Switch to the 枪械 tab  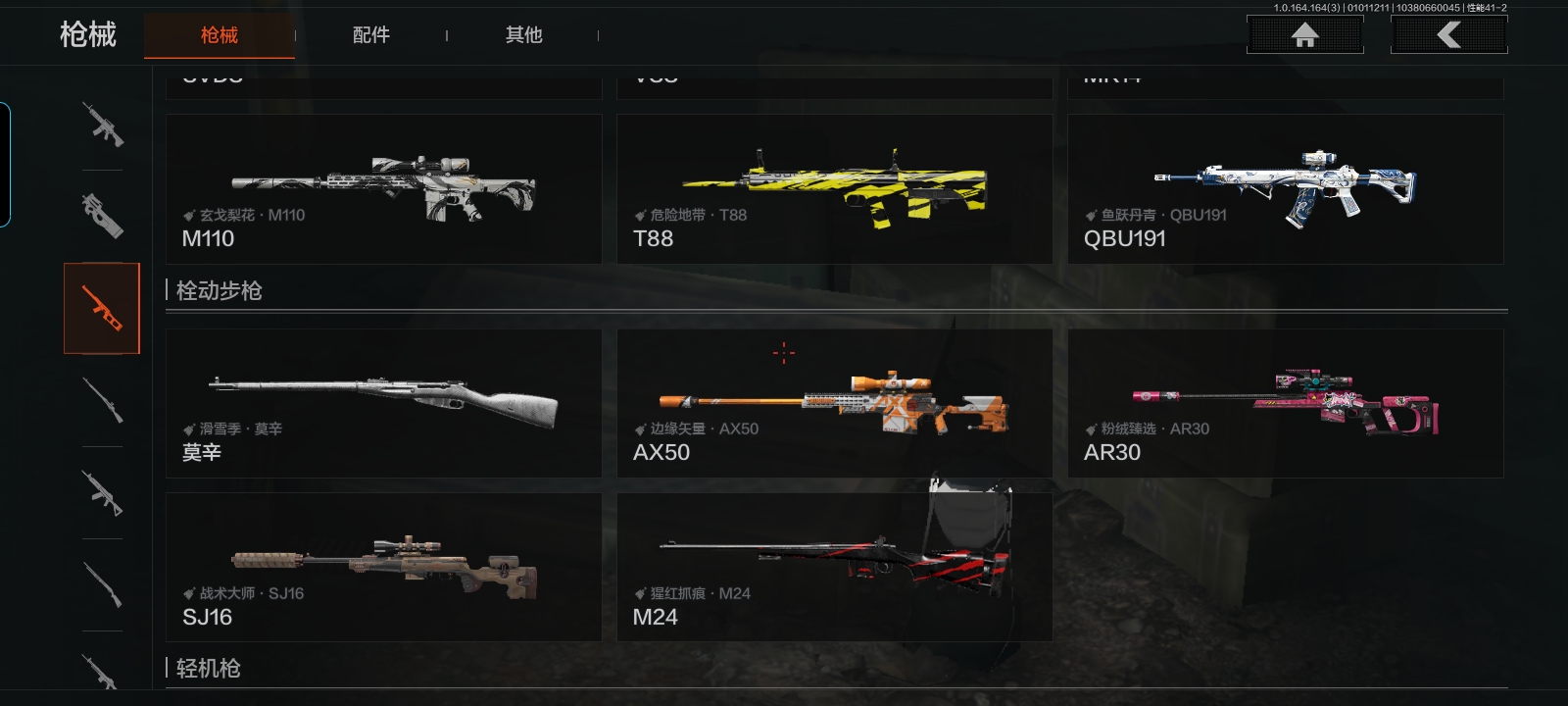coord(220,35)
